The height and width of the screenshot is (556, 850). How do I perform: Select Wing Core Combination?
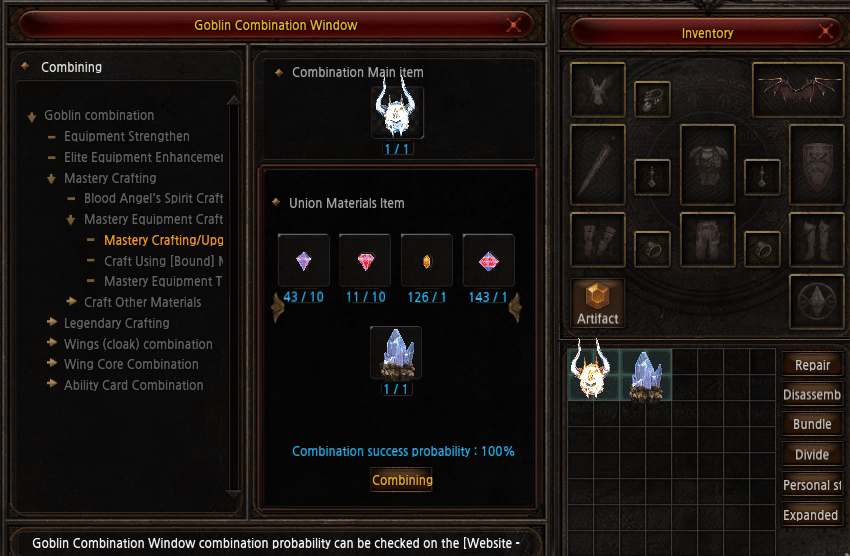coord(131,364)
